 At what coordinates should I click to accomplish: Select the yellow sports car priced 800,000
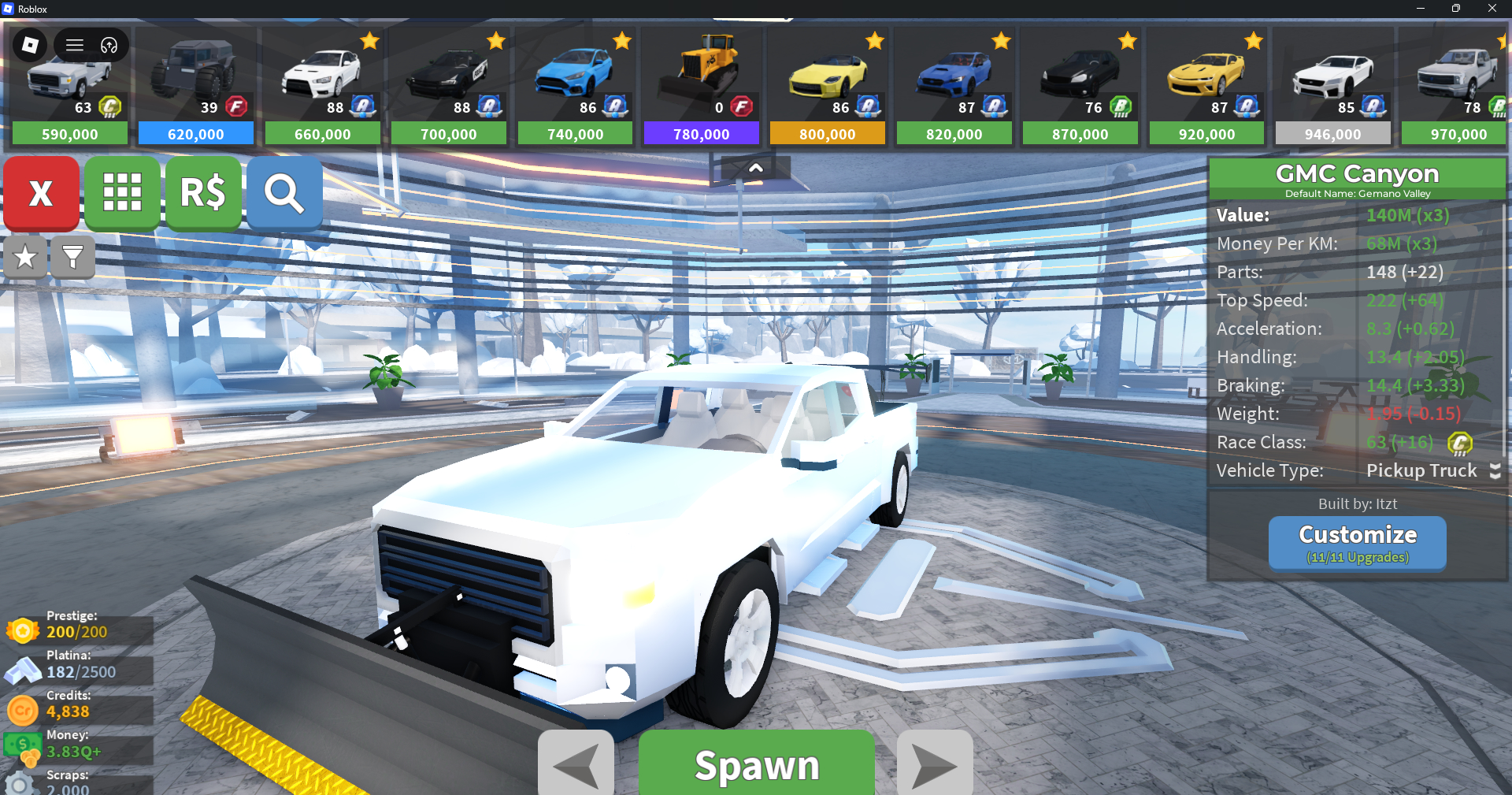point(827,87)
